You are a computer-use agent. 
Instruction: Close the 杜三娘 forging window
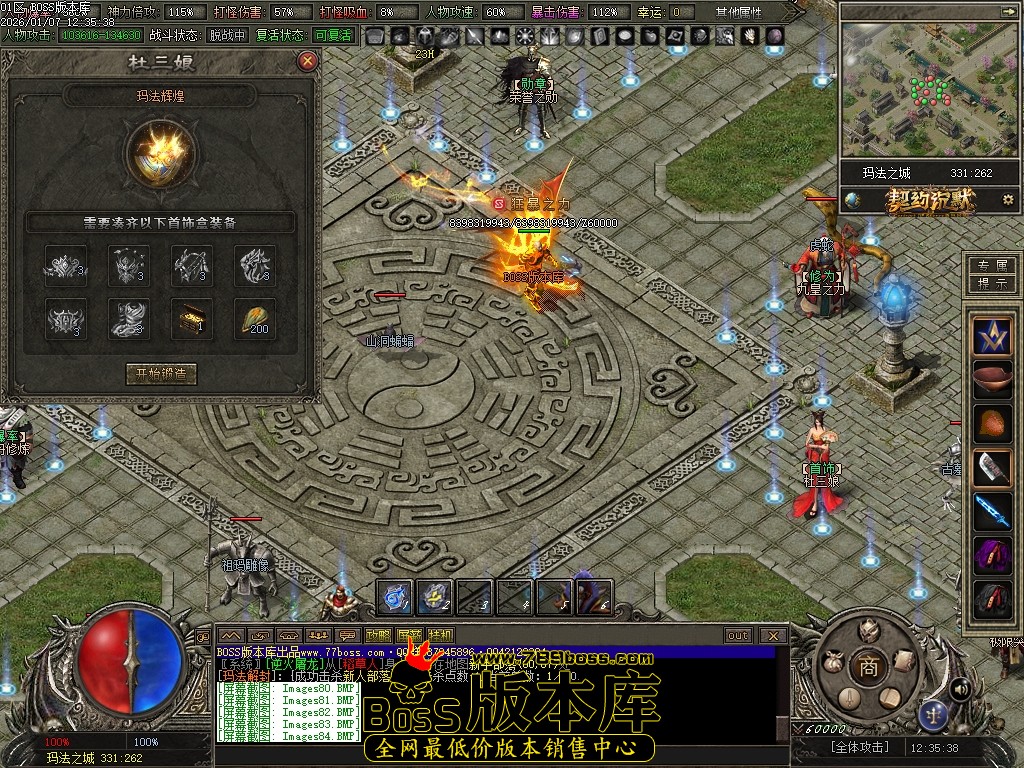(308, 61)
